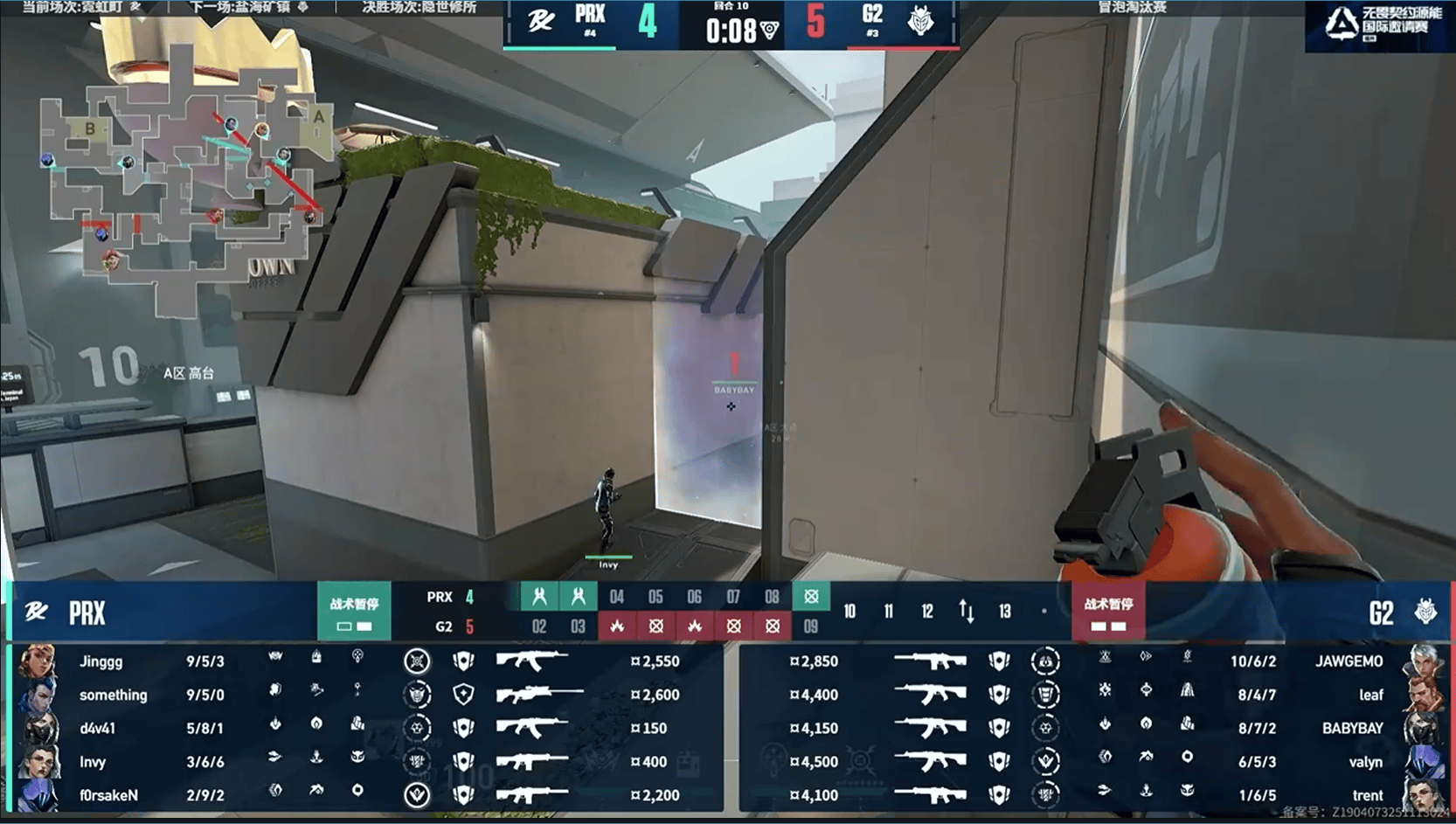1456x824 pixels.
Task: Click the side-swap arrows icon in the timeline
Action: (x=967, y=611)
